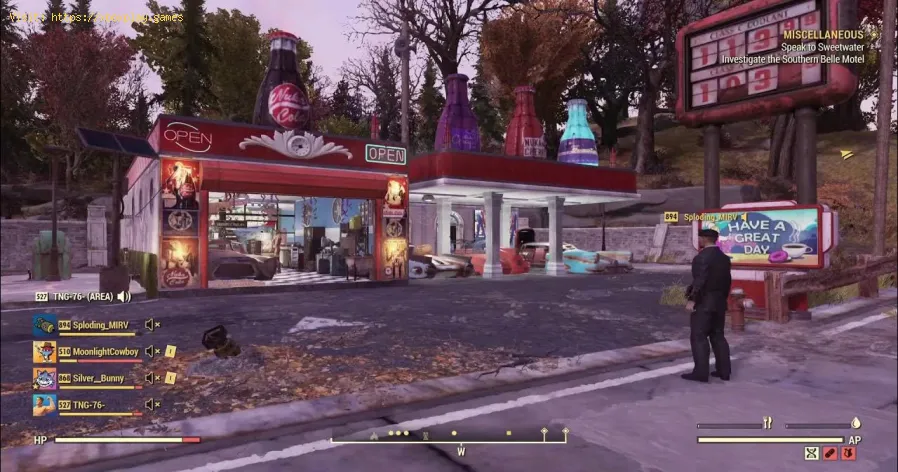
Task: Select the TNG-76- player row
Action: [x=92, y=404]
